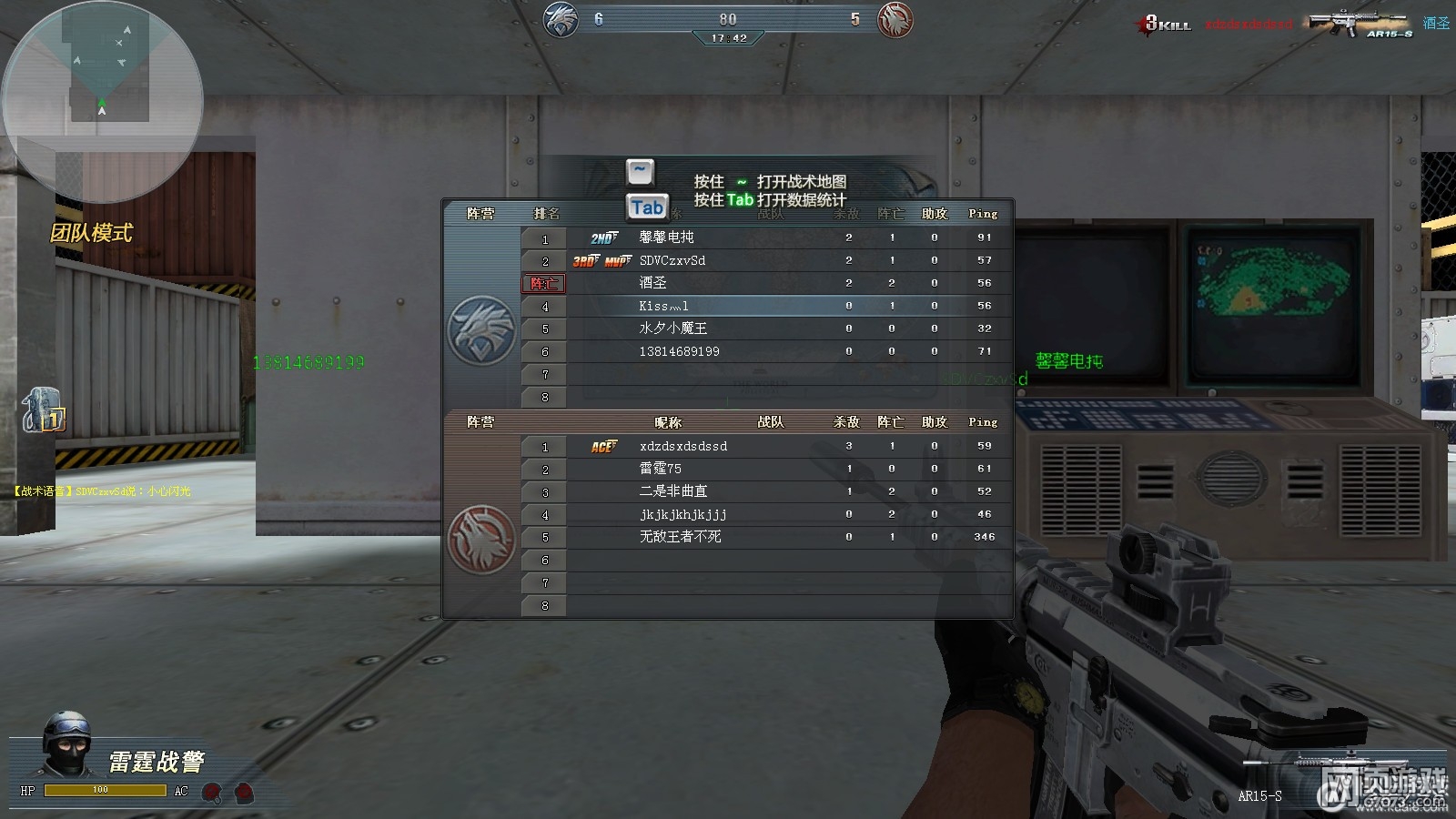Select the 二是非曲直 player row
The height and width of the screenshot is (819, 1456).
pyautogui.click(x=672, y=491)
